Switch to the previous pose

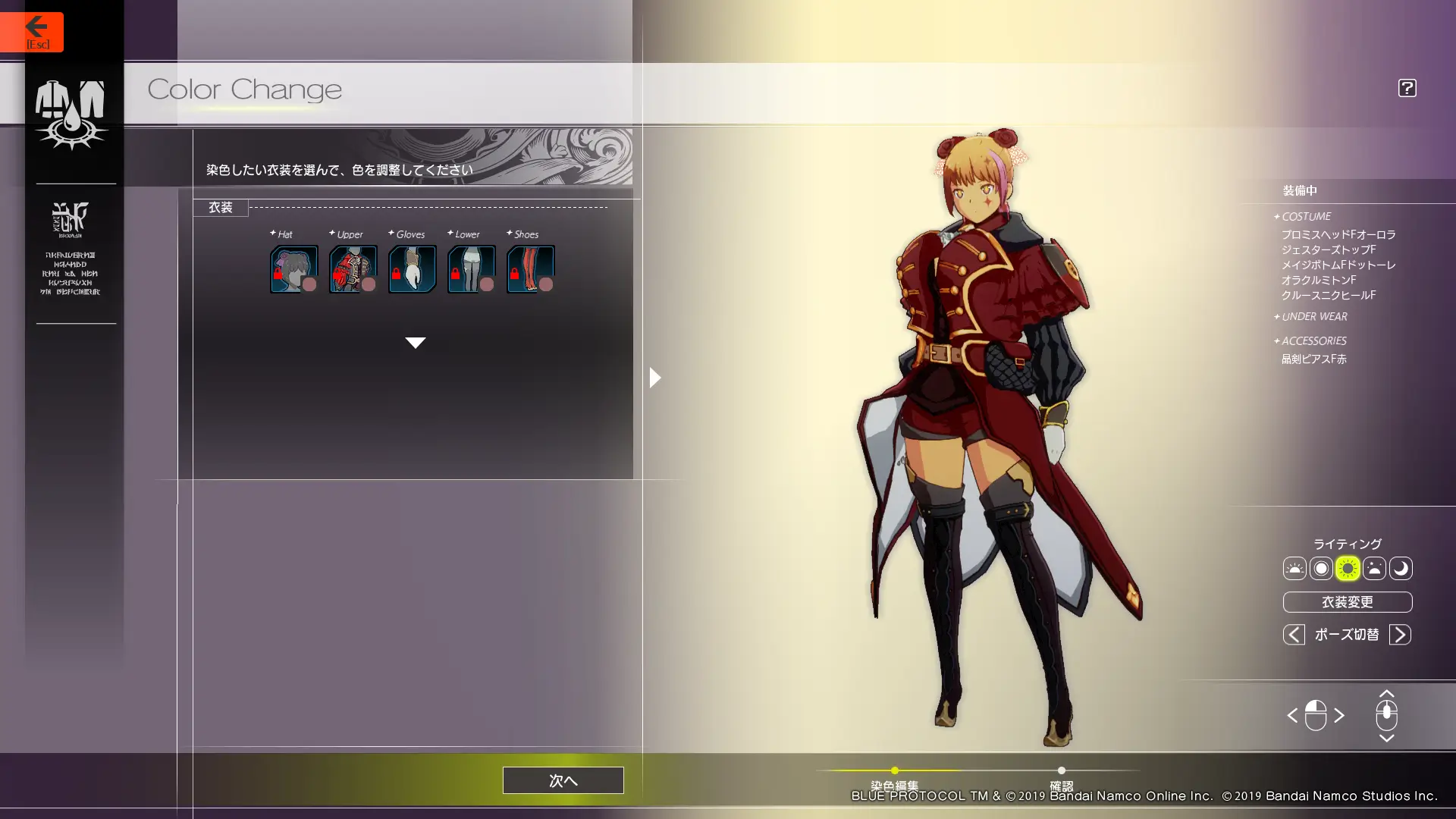1294,635
